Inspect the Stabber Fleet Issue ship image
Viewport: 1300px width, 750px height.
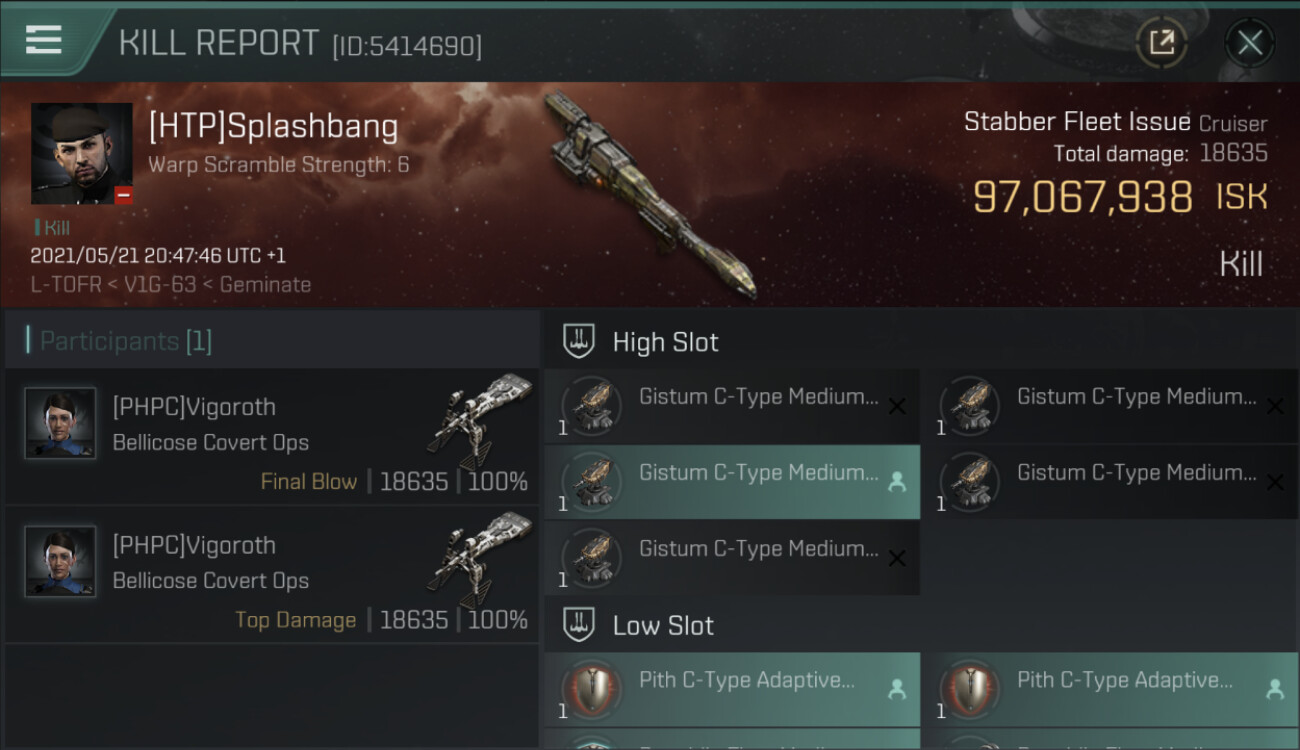pos(650,195)
